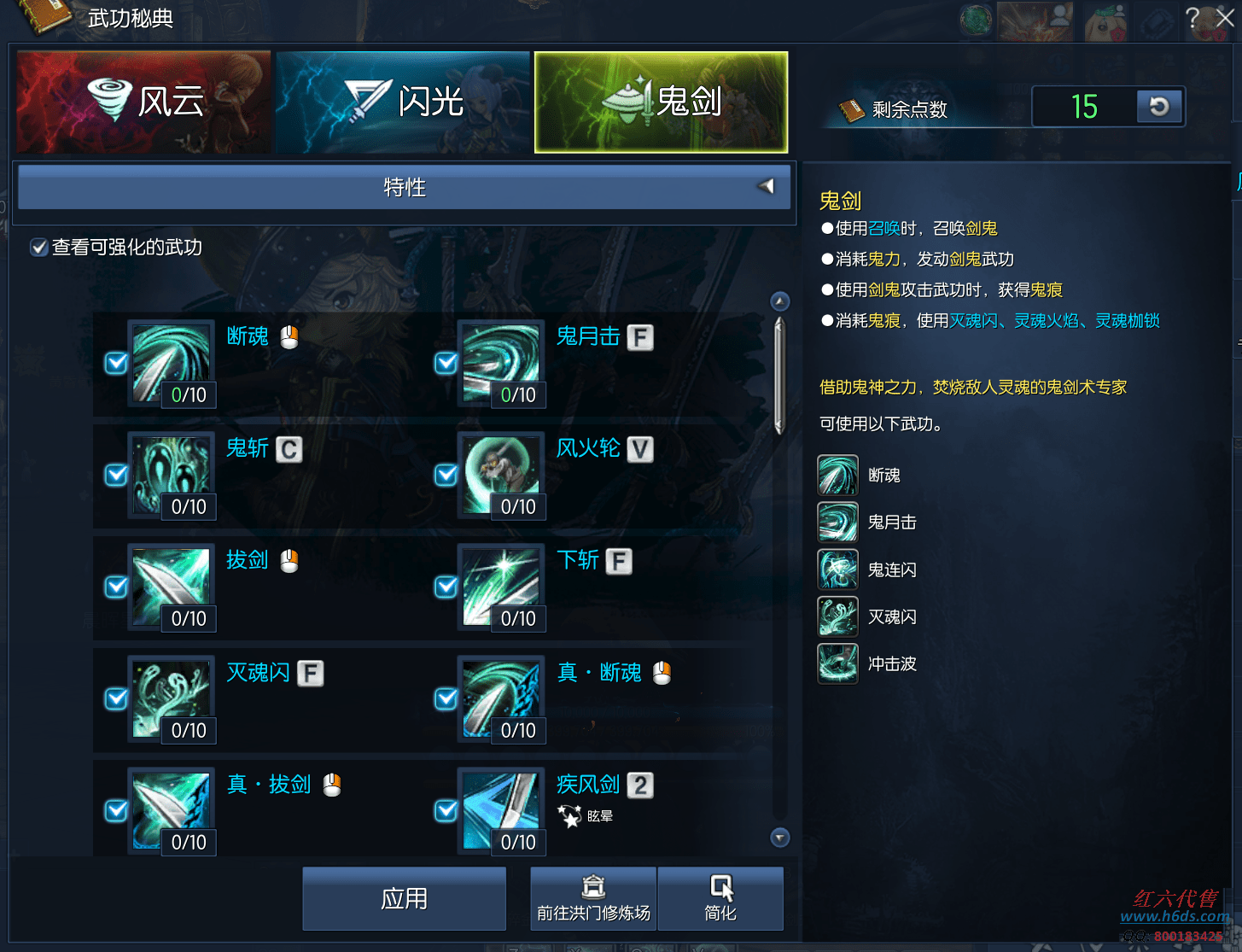Viewport: 1242px width, 952px height.
Task: Apply changes with the 应用 button
Action: pos(404,898)
